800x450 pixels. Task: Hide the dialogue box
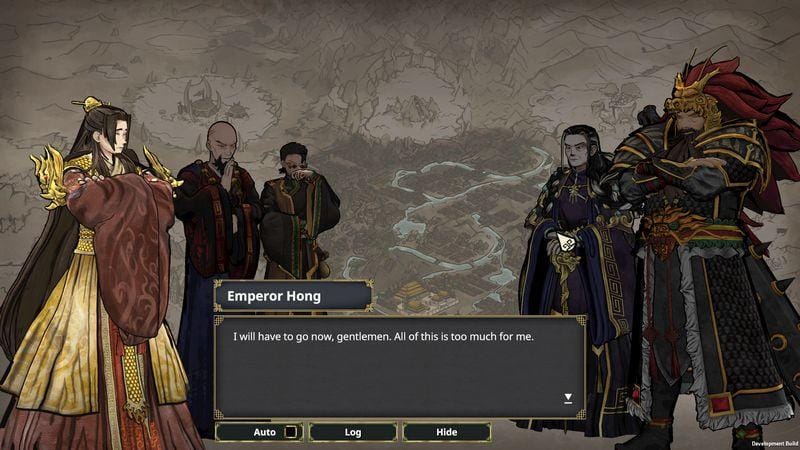pyautogui.click(x=446, y=432)
